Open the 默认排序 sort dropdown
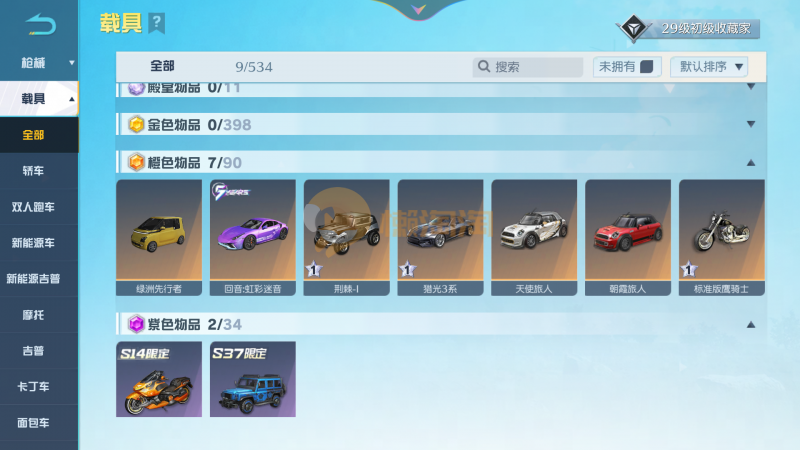This screenshot has width=800, height=450. click(712, 67)
